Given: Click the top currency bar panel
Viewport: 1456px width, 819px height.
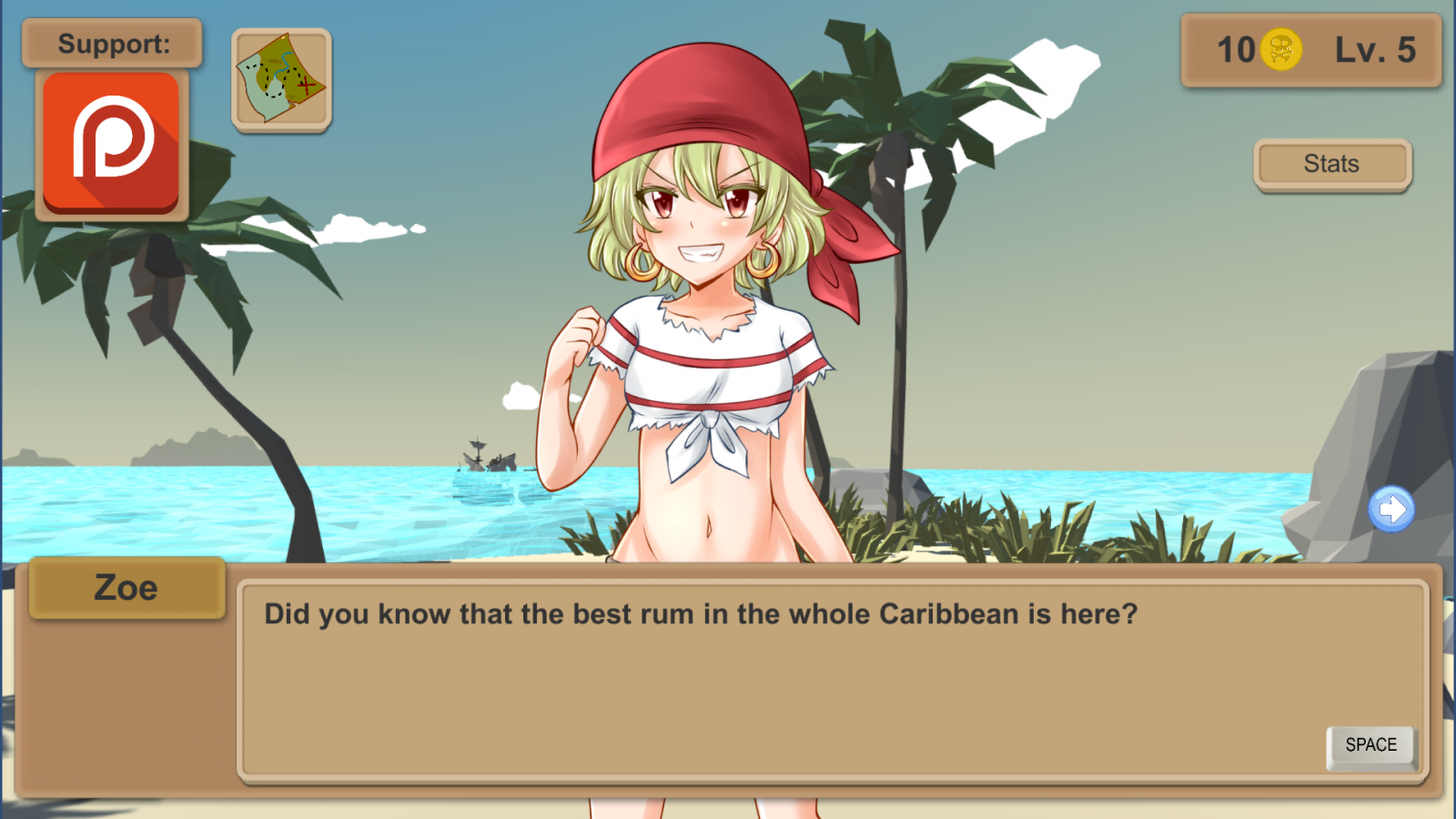Looking at the screenshot, I should pyautogui.click(x=1311, y=50).
